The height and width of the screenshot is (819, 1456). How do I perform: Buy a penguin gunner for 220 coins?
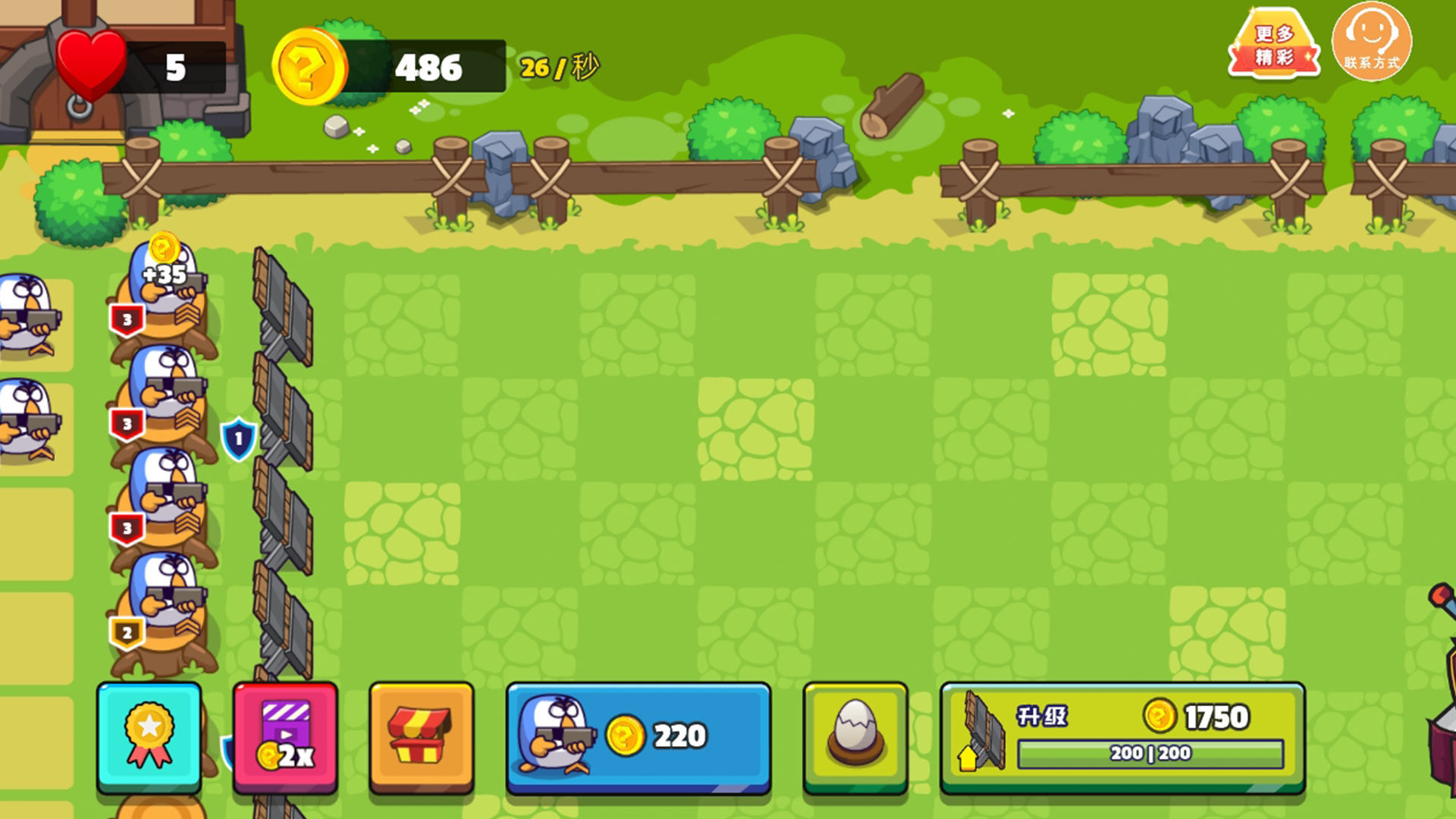tap(639, 736)
